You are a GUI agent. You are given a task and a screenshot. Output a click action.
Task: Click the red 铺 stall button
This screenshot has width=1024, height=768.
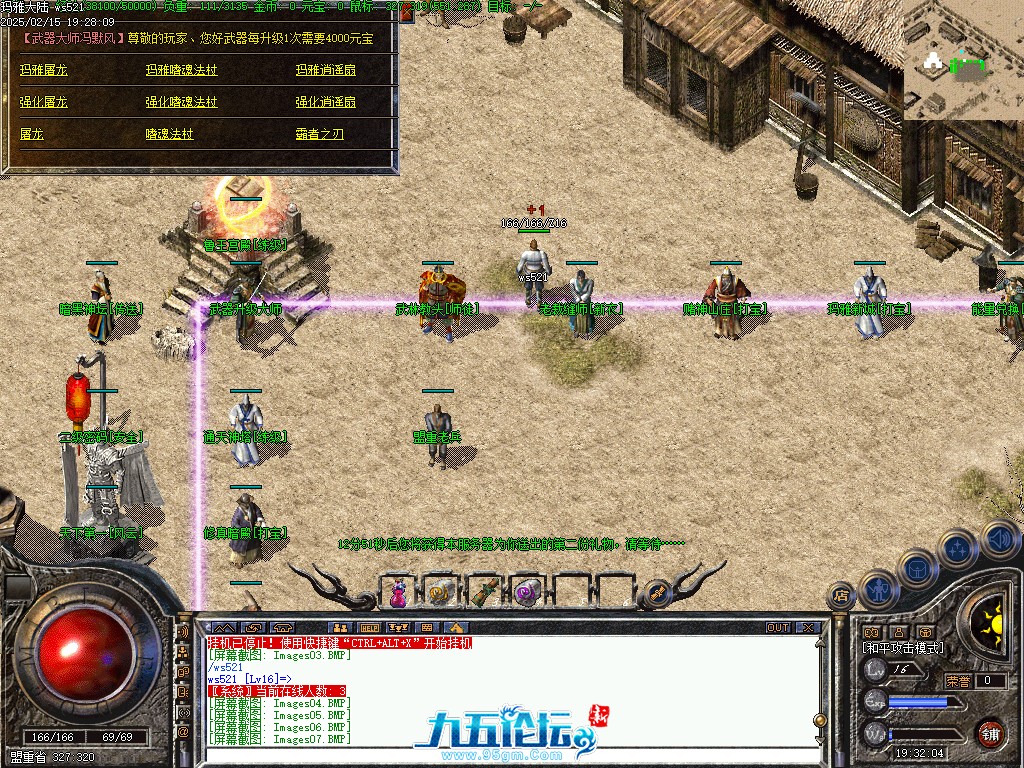pyautogui.click(x=990, y=734)
